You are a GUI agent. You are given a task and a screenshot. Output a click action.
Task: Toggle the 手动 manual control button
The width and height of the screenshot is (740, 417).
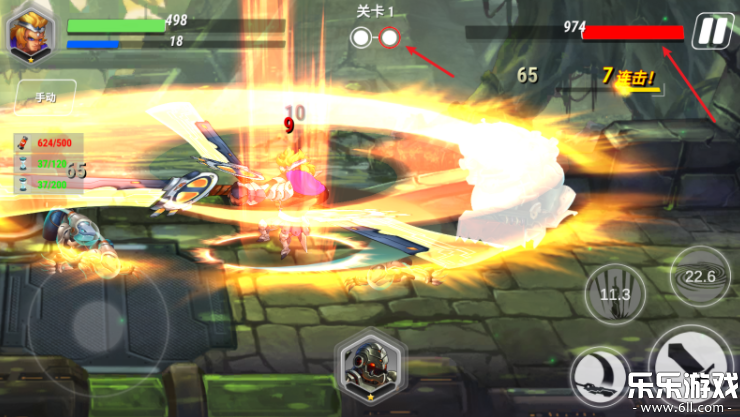point(46,98)
